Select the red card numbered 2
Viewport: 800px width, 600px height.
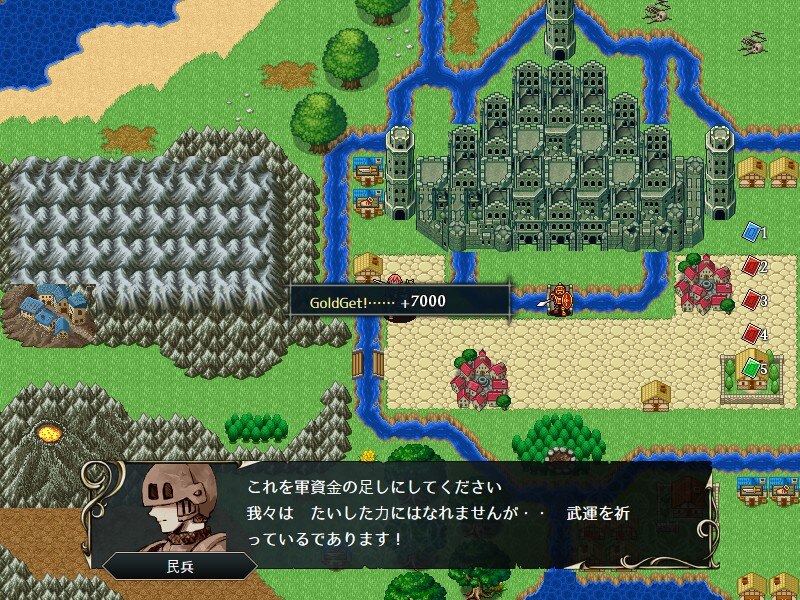pos(752,266)
